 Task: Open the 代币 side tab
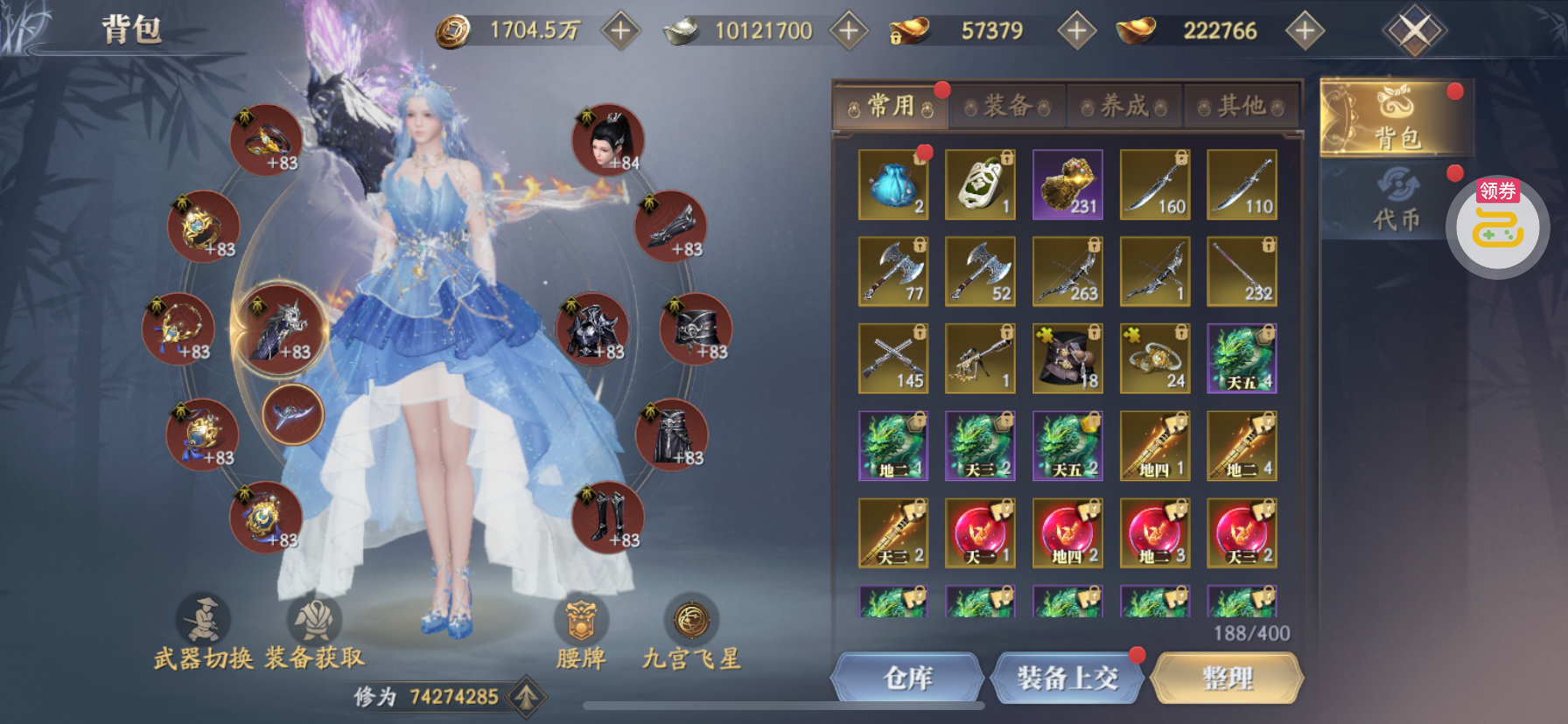[x=1396, y=201]
